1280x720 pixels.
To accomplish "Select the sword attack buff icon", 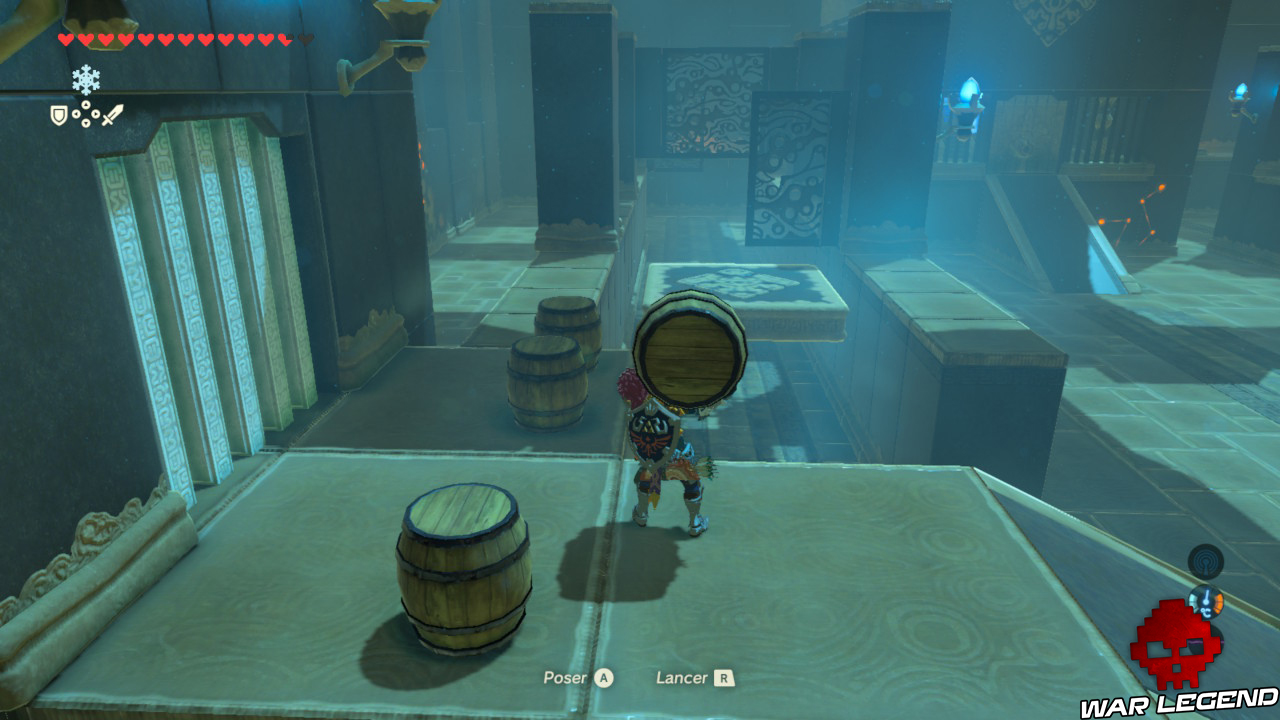I will pos(112,114).
